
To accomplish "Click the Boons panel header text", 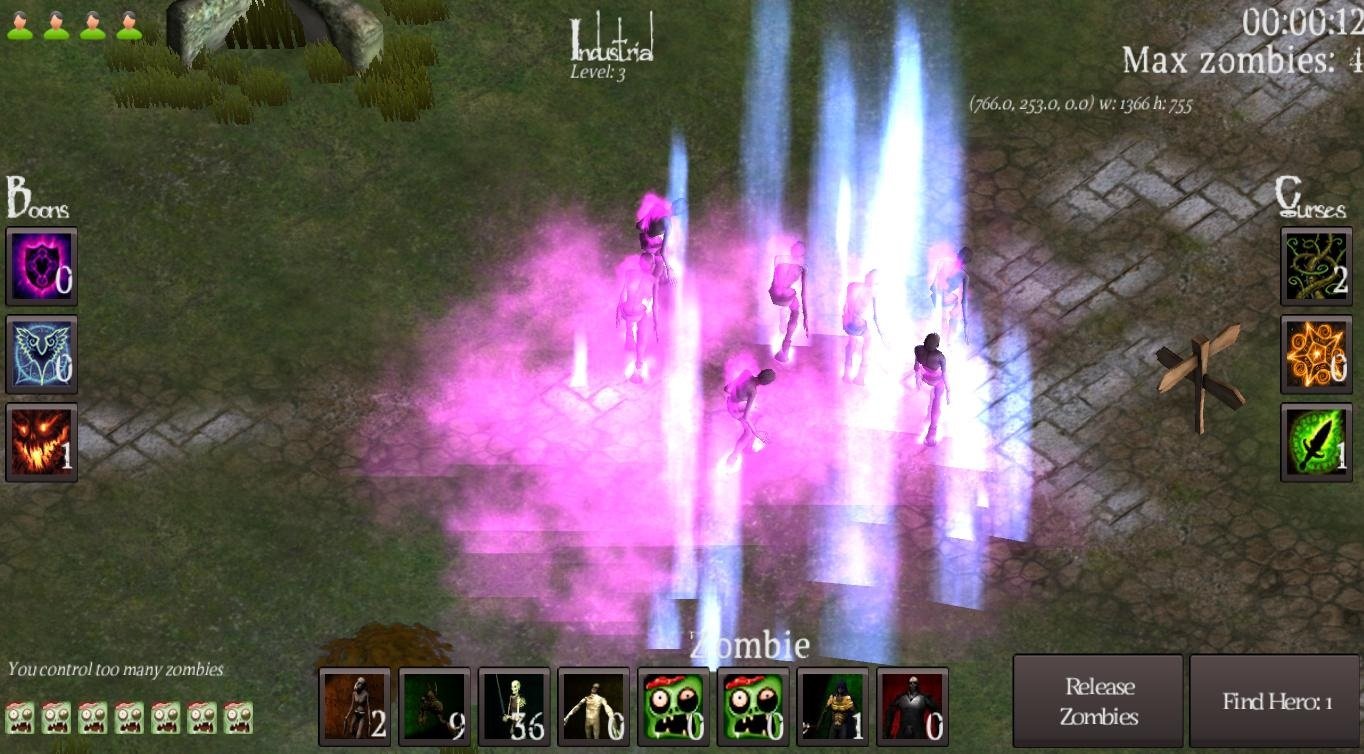I will [x=38, y=203].
